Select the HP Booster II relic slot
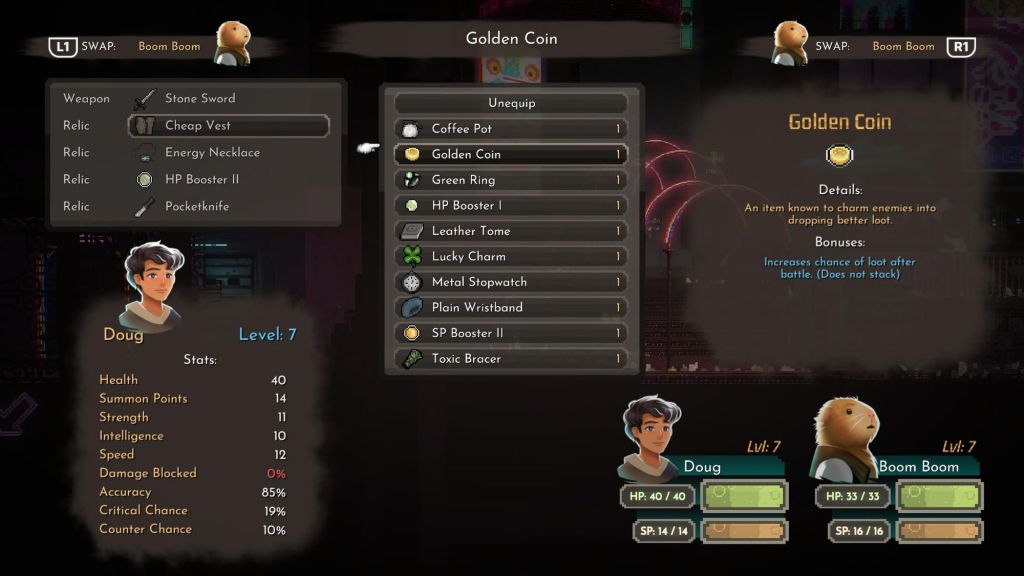Viewport: 1024px width, 576px height. point(228,180)
